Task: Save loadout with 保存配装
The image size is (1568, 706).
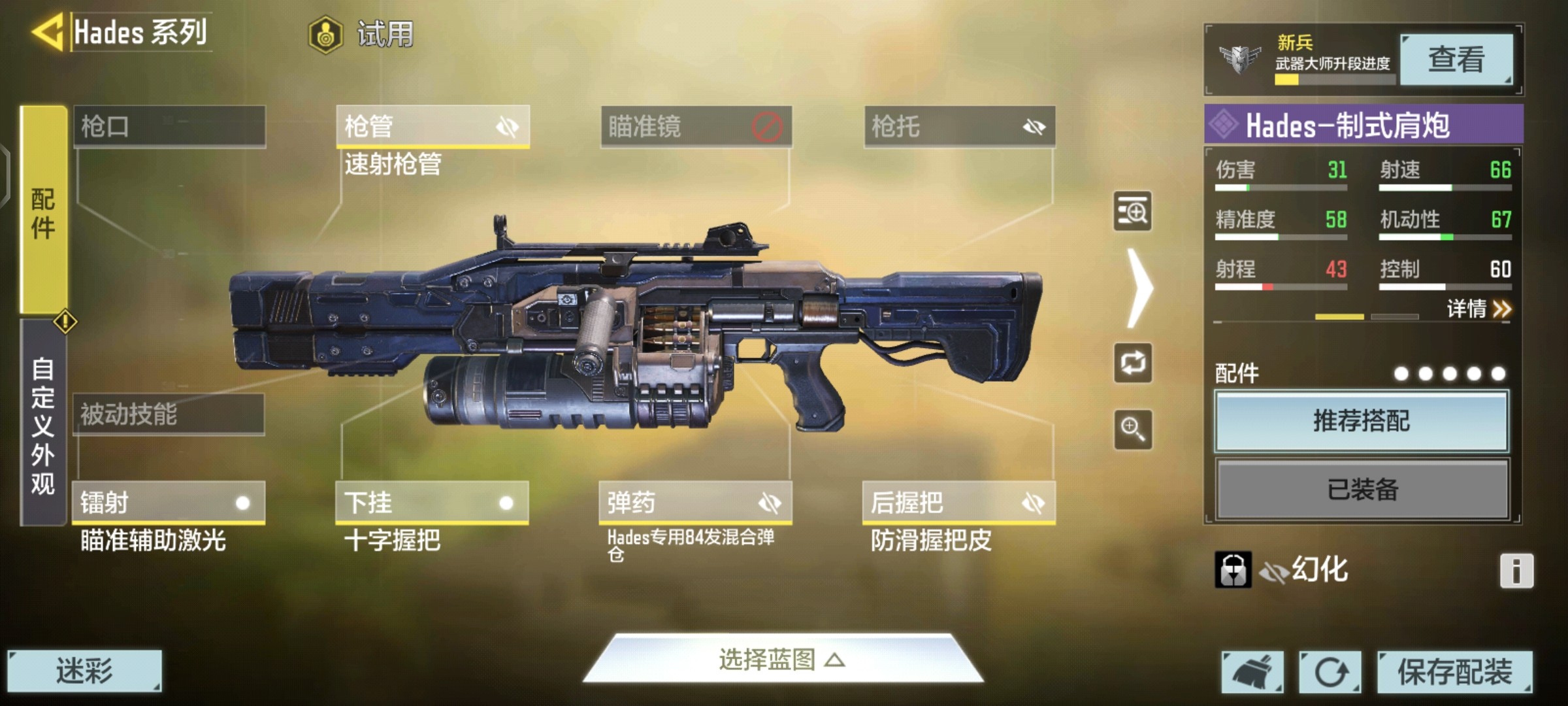Action: tap(1454, 671)
